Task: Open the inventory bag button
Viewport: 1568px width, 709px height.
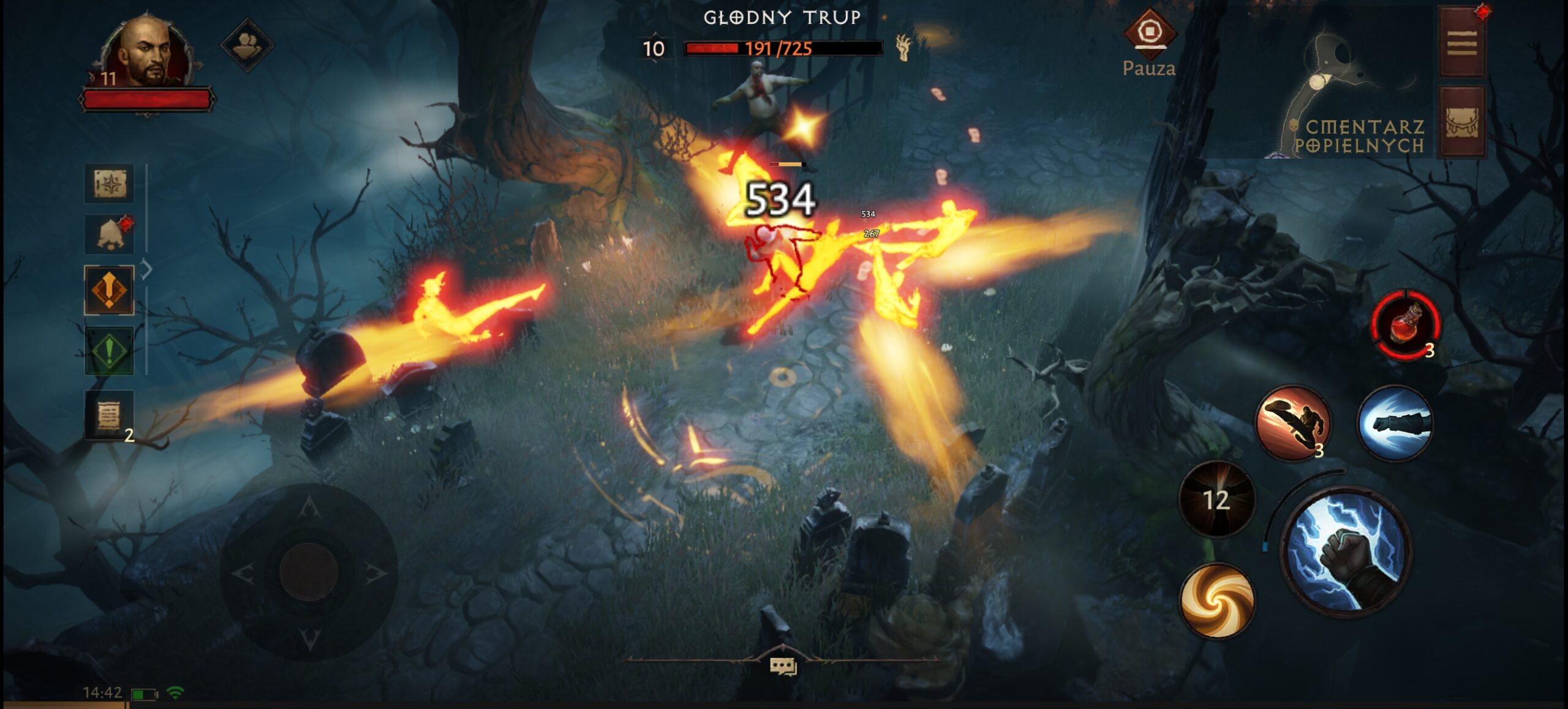Action: (1461, 122)
